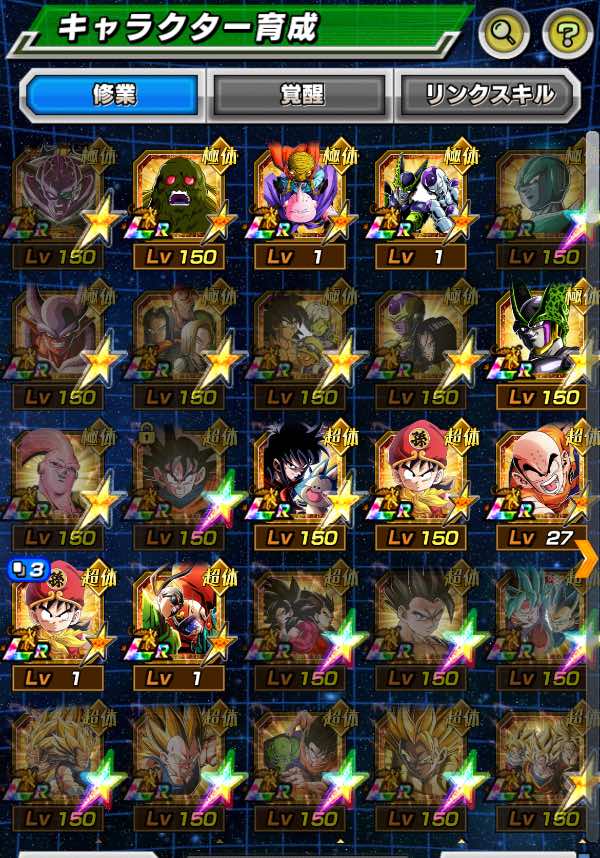Image resolution: width=600 pixels, height=858 pixels.
Task: Open the 覚醒 awakening tab
Action: 299,95
